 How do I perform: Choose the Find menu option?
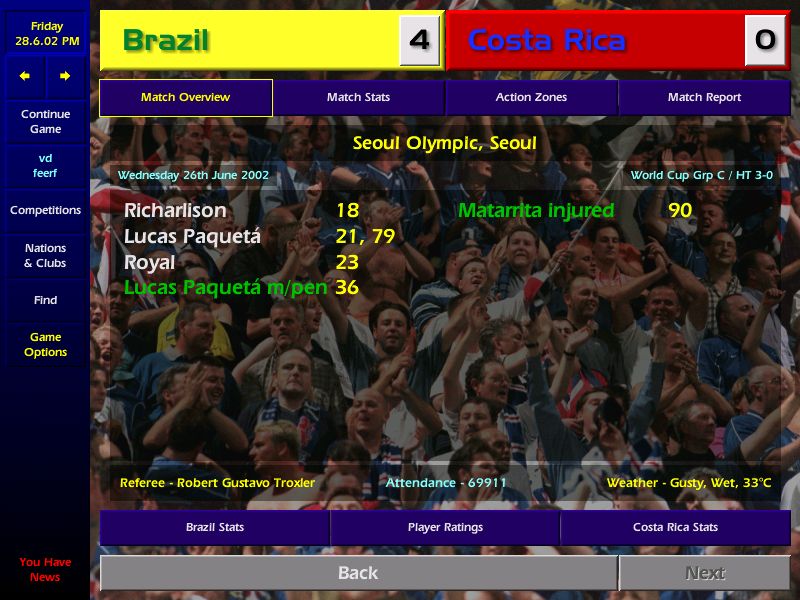(x=45, y=300)
